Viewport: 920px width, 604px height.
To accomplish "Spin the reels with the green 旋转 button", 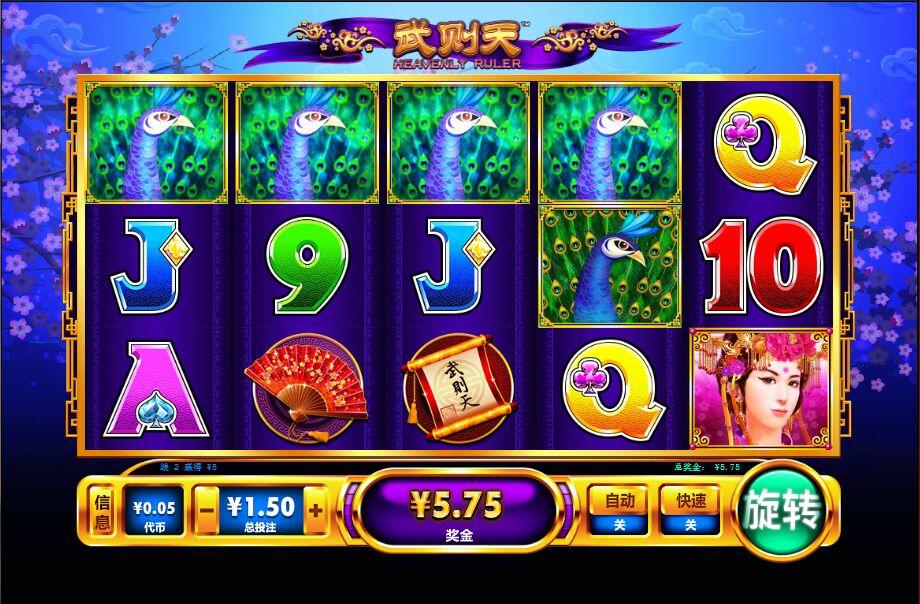I will point(782,512).
